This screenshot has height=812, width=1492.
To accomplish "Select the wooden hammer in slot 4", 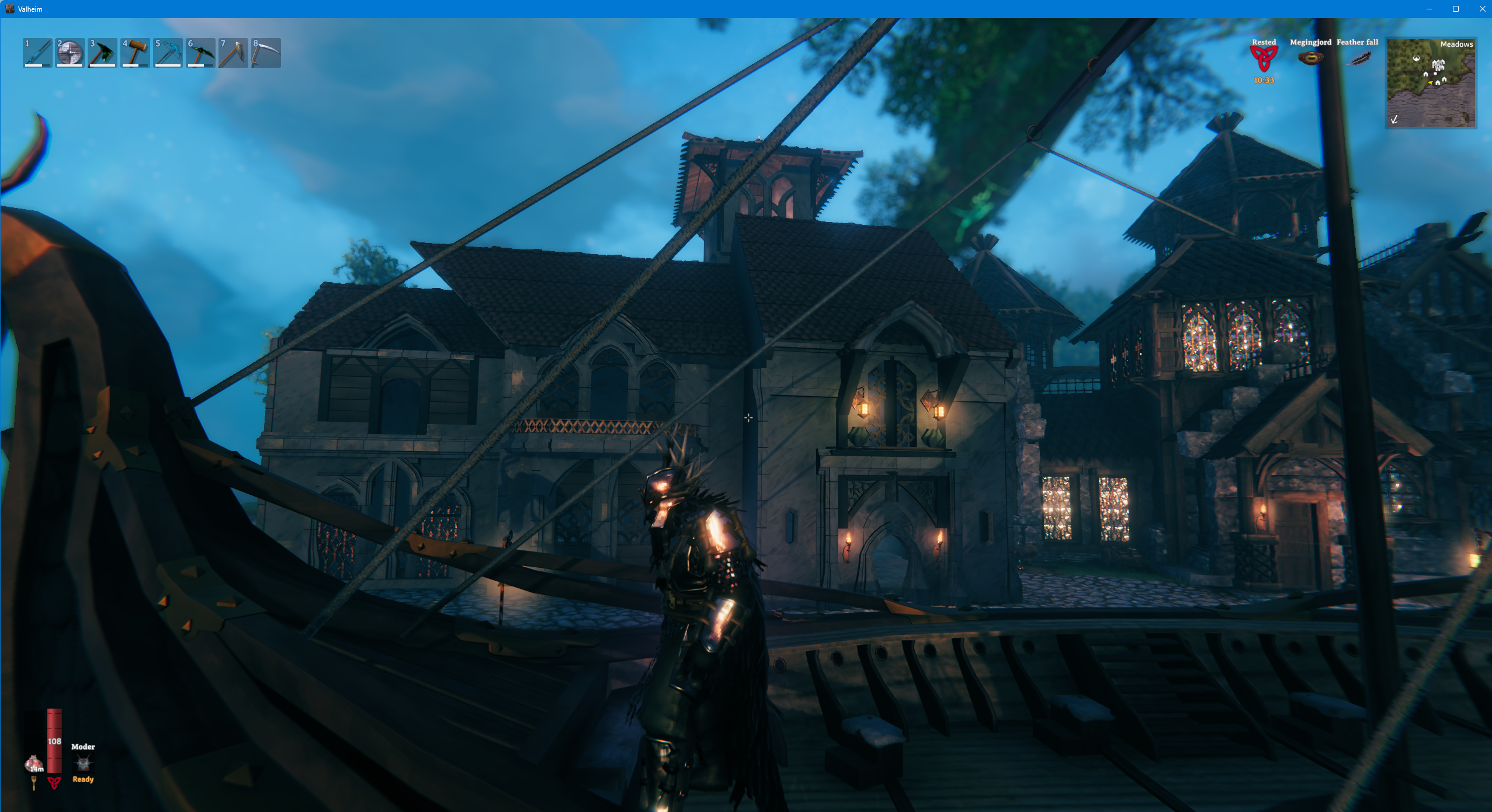I will click(135, 53).
